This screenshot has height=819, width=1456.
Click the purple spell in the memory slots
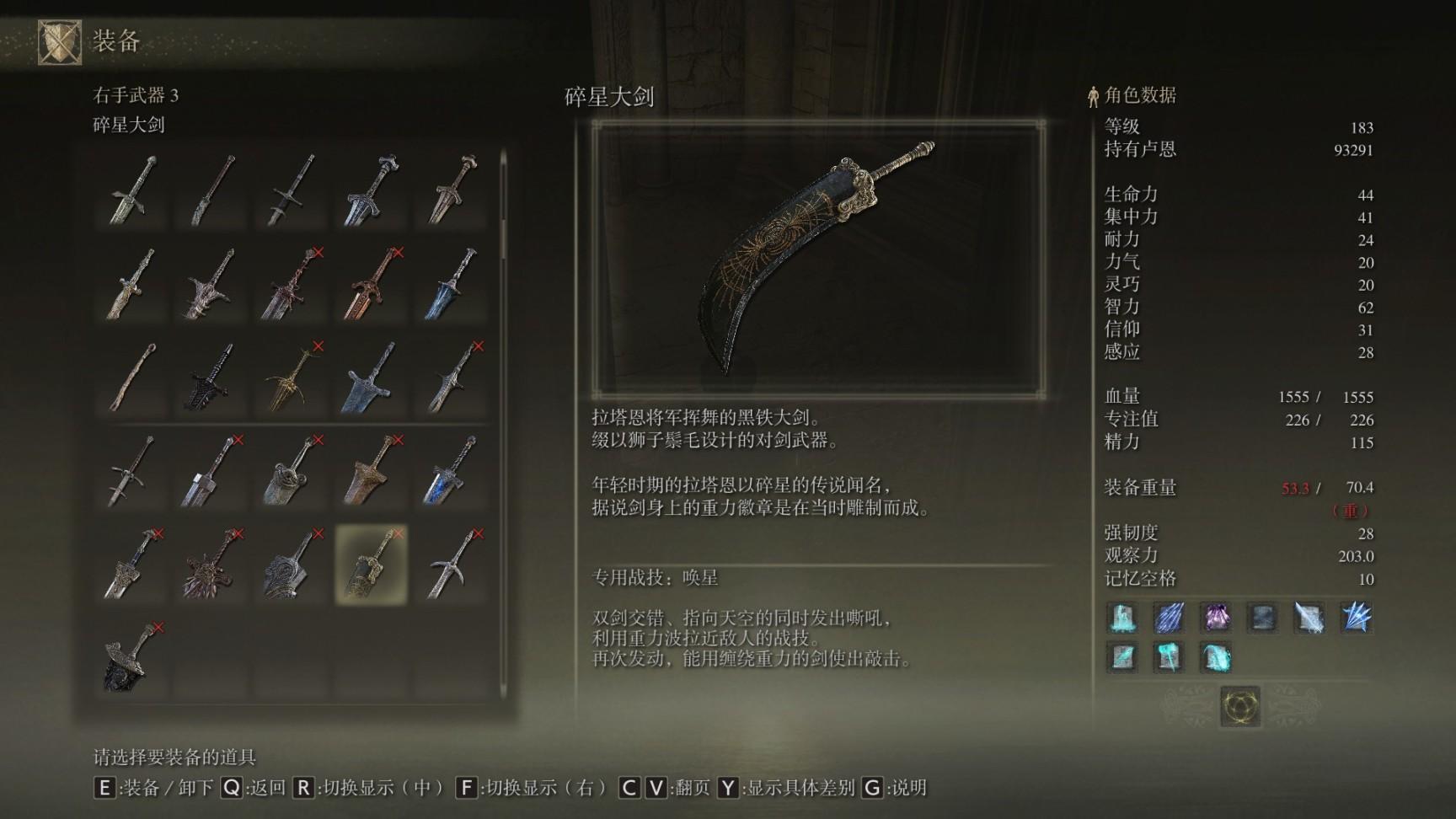point(1215,618)
